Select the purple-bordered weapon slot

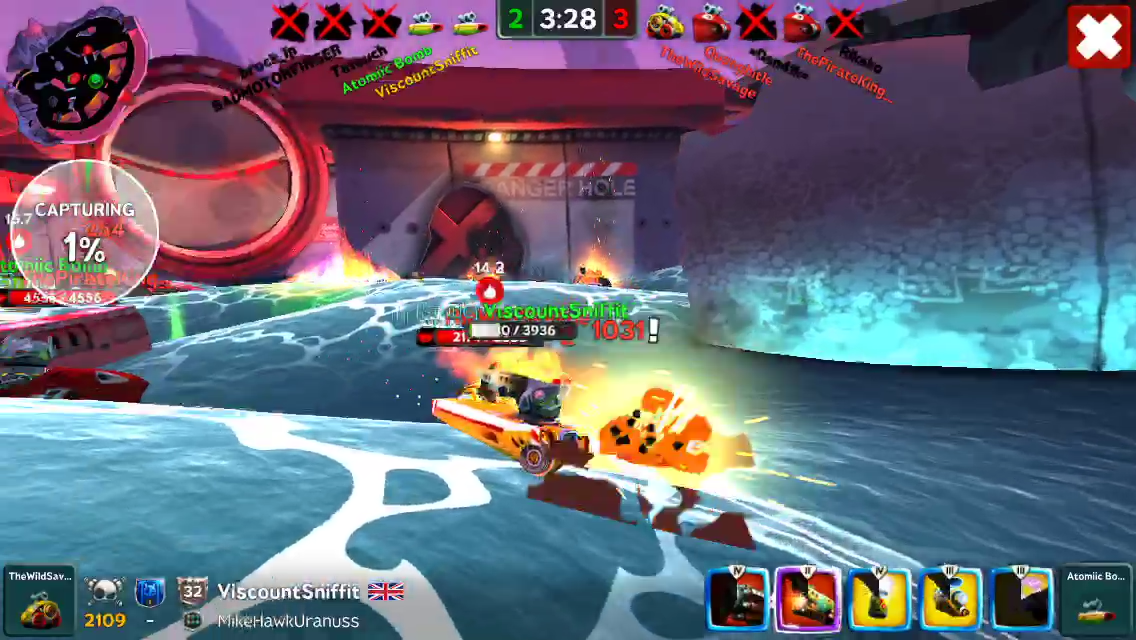click(808, 599)
